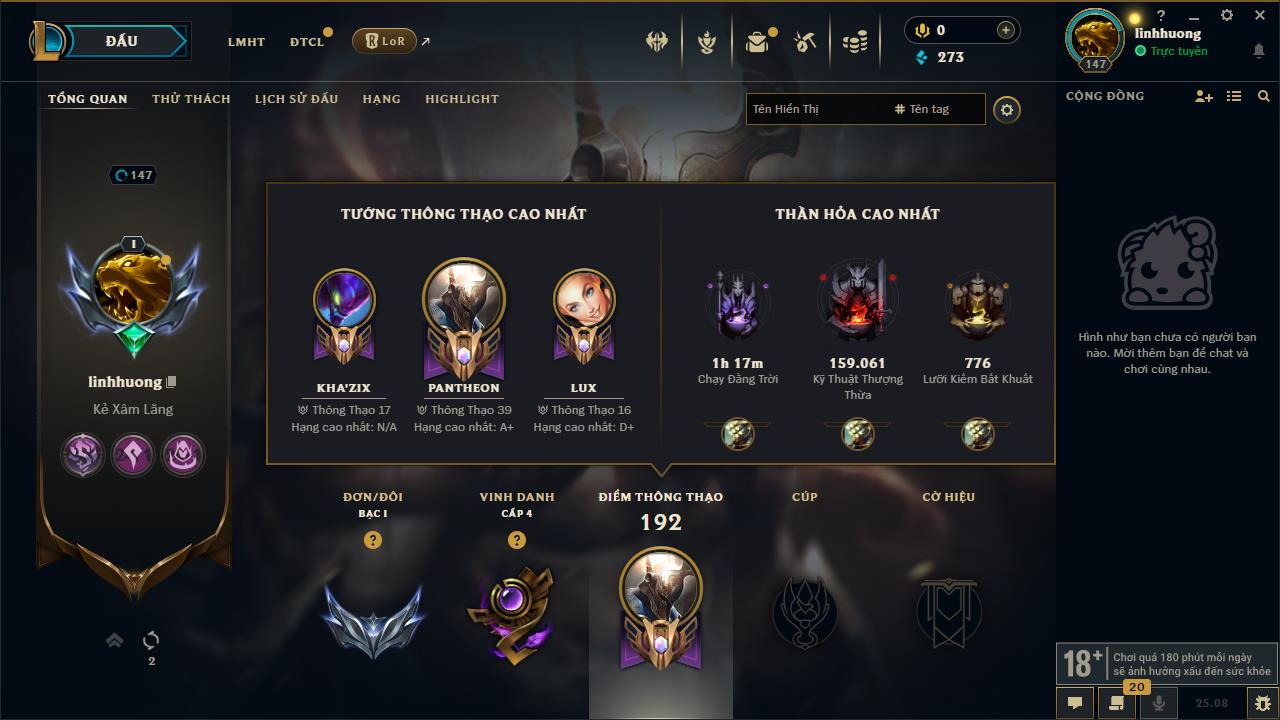Add a friend in Cộng Đồng
Viewport: 1280px width, 720px height.
tap(1203, 96)
